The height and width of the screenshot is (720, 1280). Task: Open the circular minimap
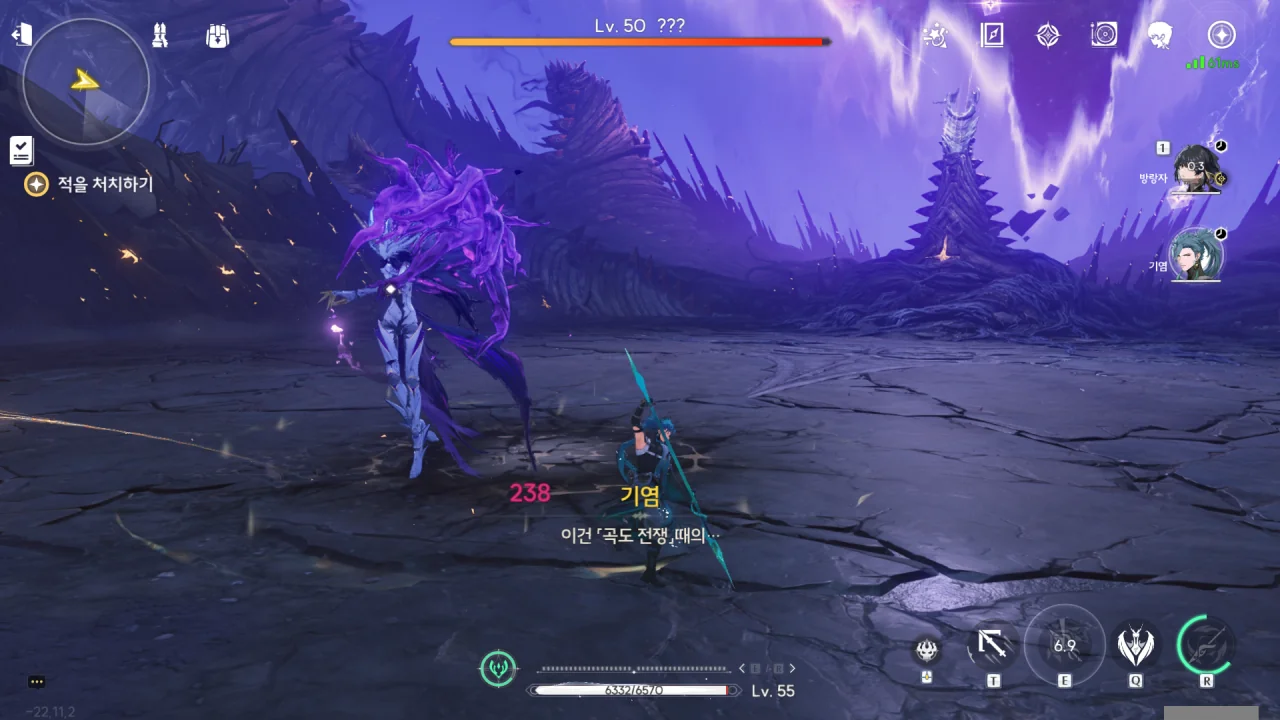(x=86, y=82)
